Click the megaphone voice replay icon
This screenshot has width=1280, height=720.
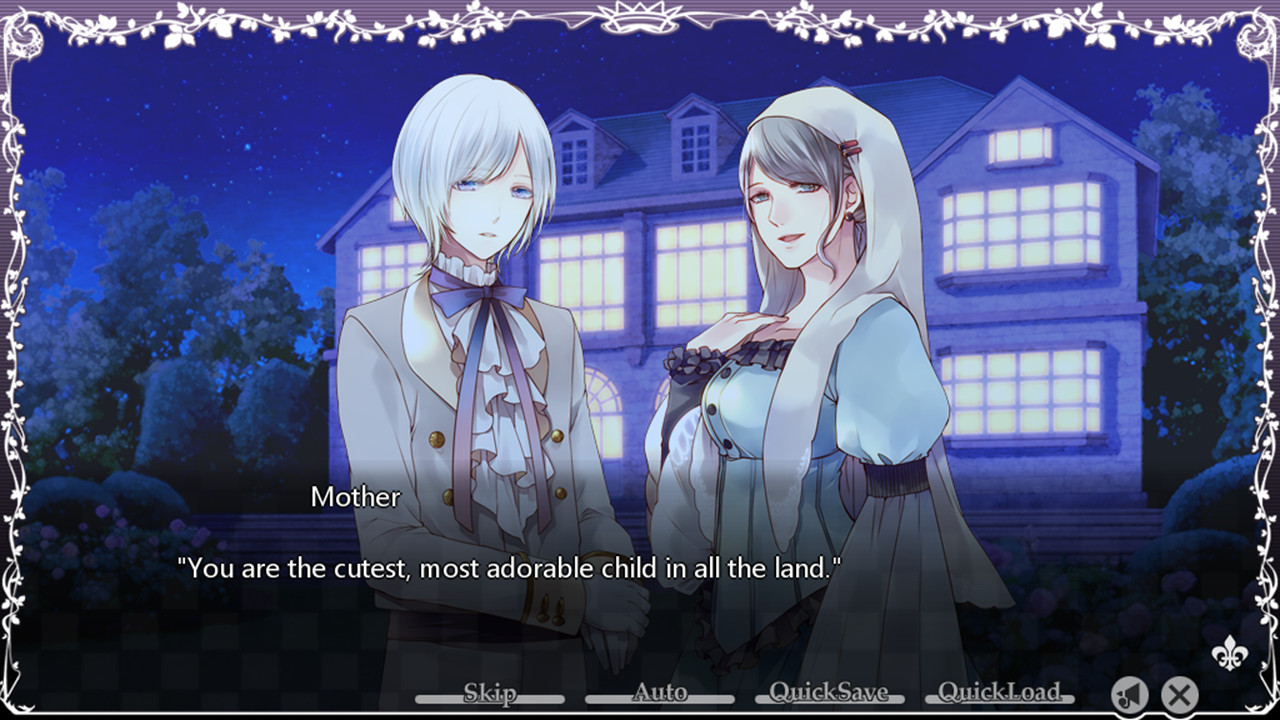[1130, 693]
